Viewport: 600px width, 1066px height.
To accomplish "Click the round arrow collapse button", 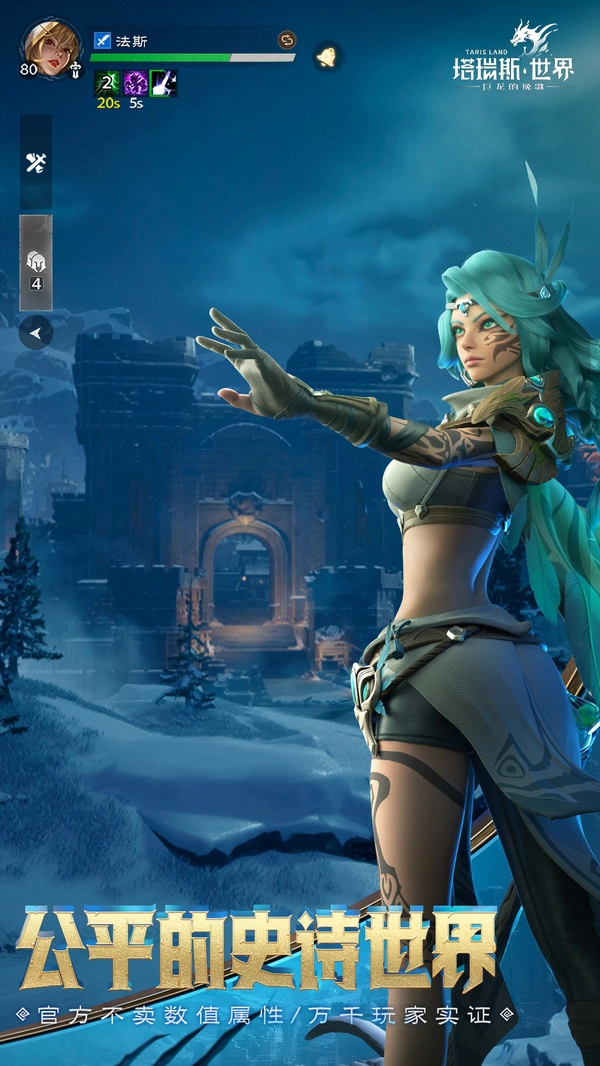I will click(36, 334).
